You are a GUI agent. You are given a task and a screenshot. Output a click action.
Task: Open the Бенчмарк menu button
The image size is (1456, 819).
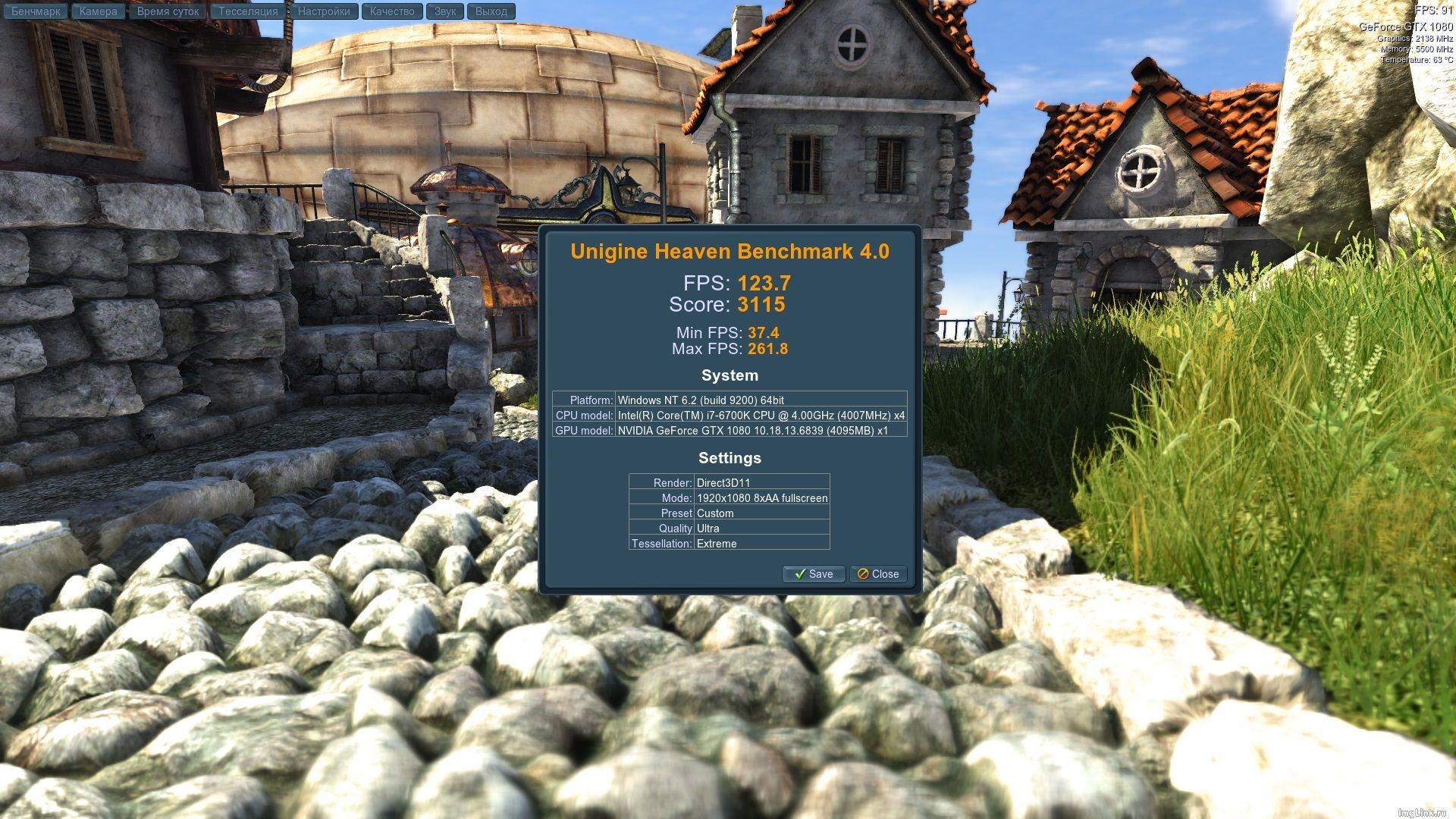[x=36, y=11]
